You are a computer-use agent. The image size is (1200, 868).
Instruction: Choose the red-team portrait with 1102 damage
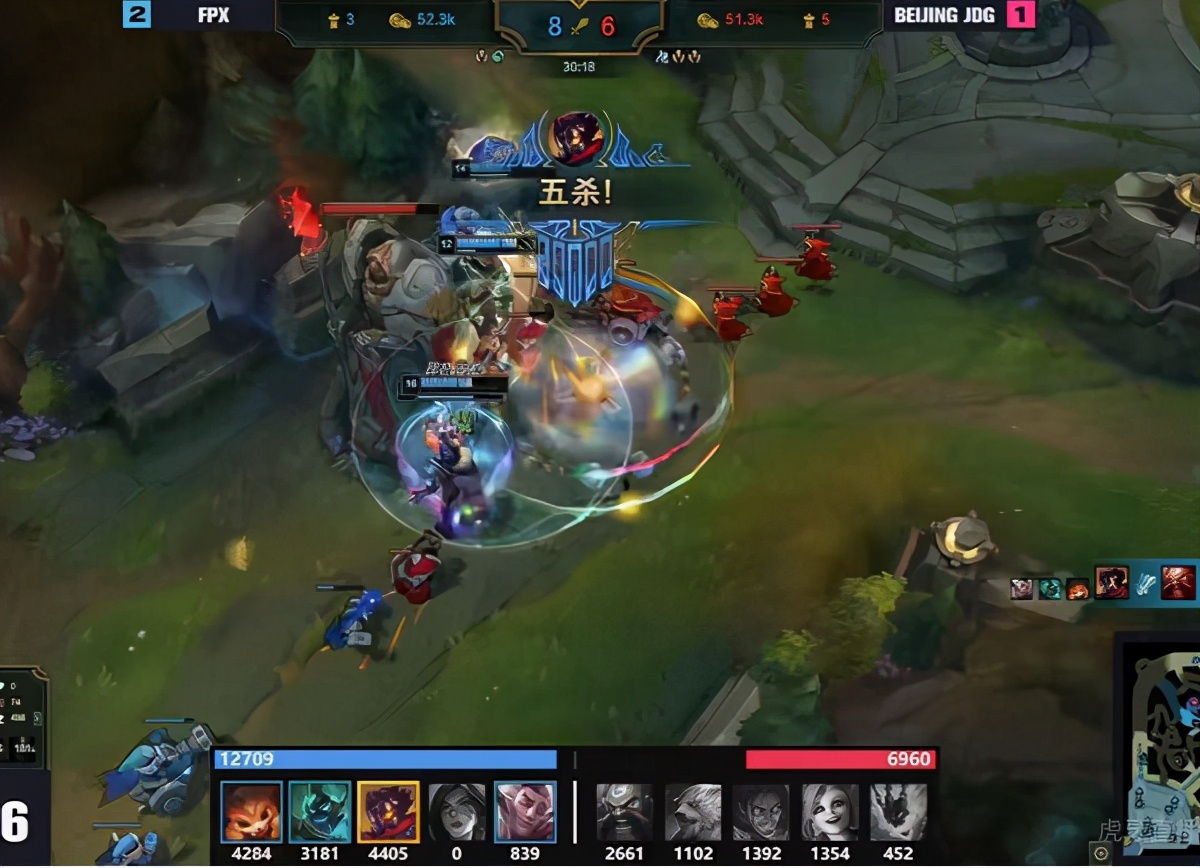(693, 811)
